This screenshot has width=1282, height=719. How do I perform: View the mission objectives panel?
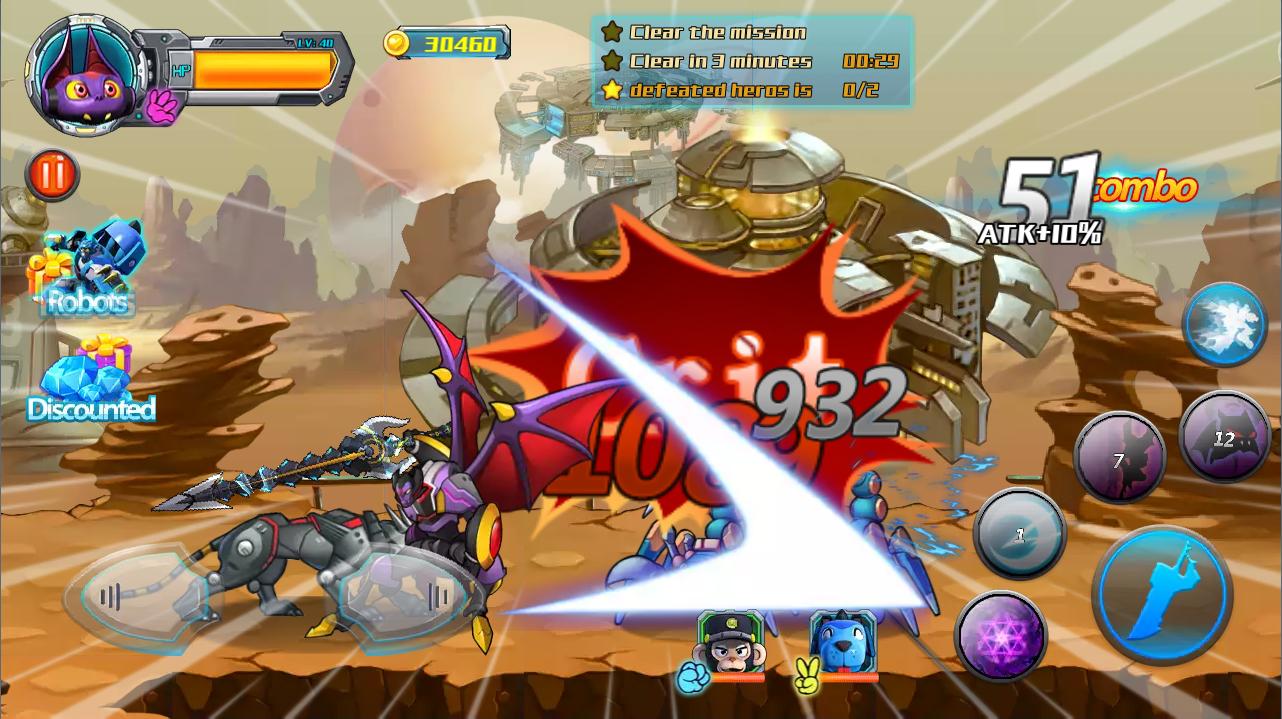[x=752, y=61]
